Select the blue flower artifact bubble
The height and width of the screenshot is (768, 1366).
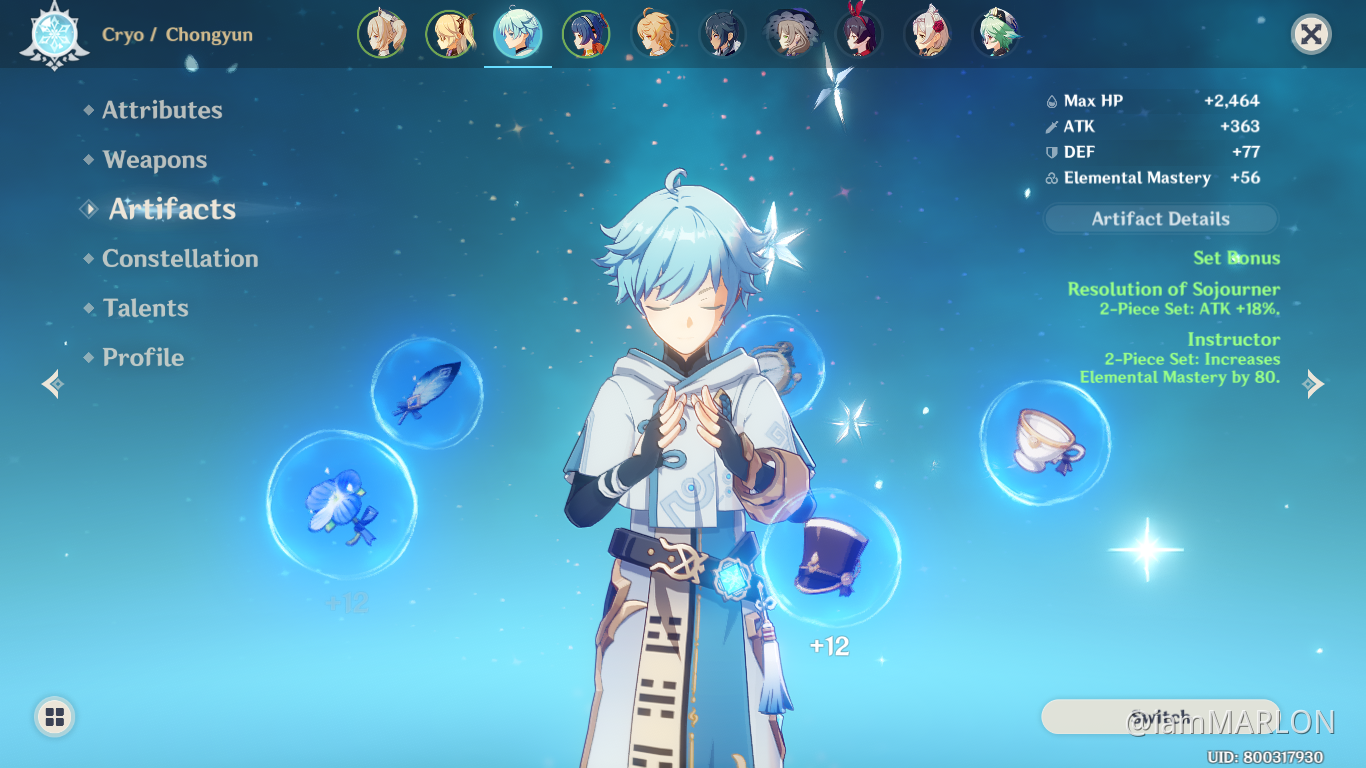342,505
